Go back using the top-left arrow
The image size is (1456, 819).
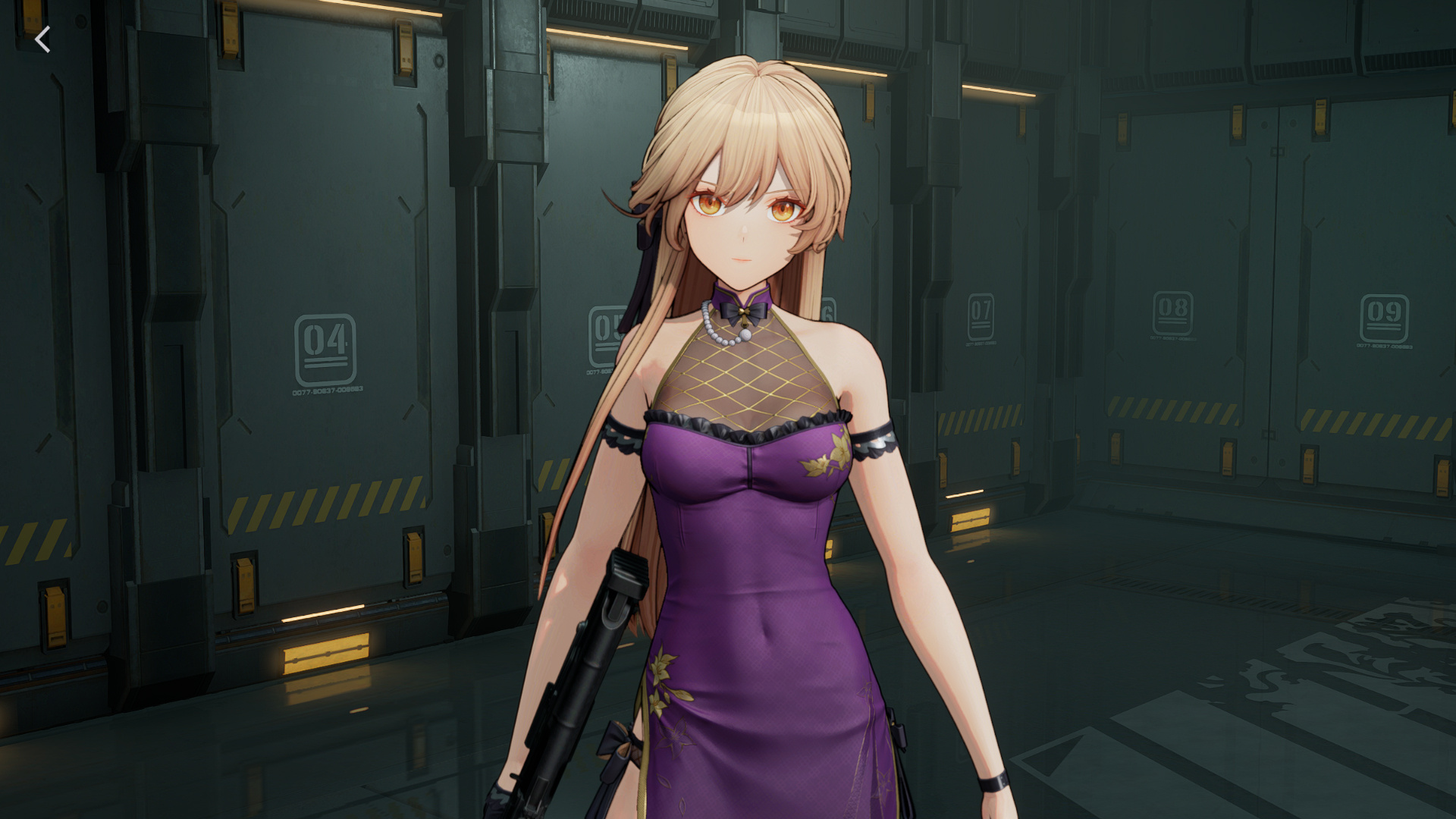(43, 39)
